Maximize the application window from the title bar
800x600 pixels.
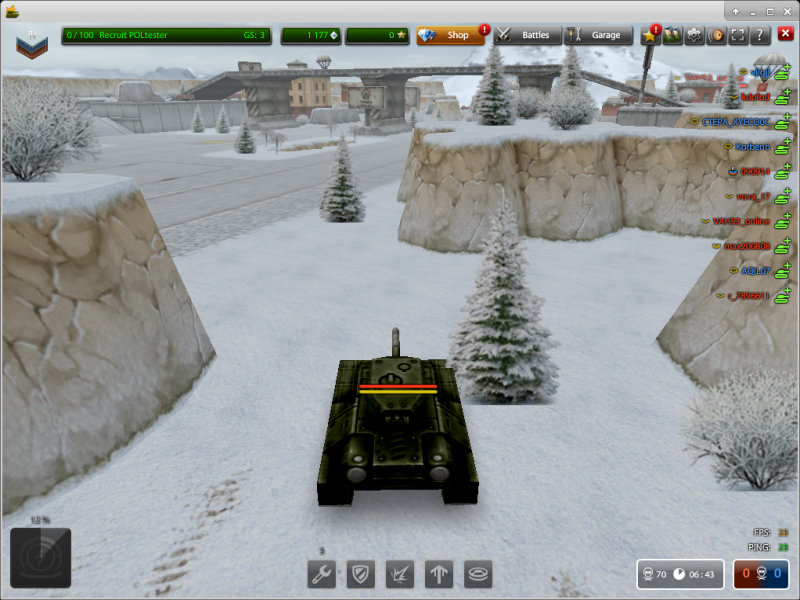pos(769,11)
